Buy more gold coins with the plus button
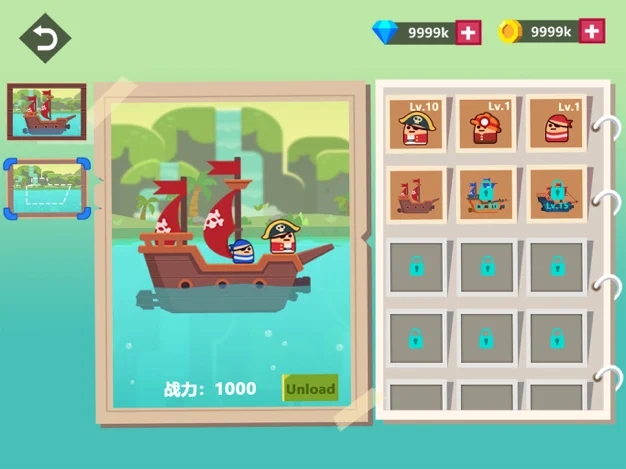Image resolution: width=626 pixels, height=469 pixels. pos(592,32)
